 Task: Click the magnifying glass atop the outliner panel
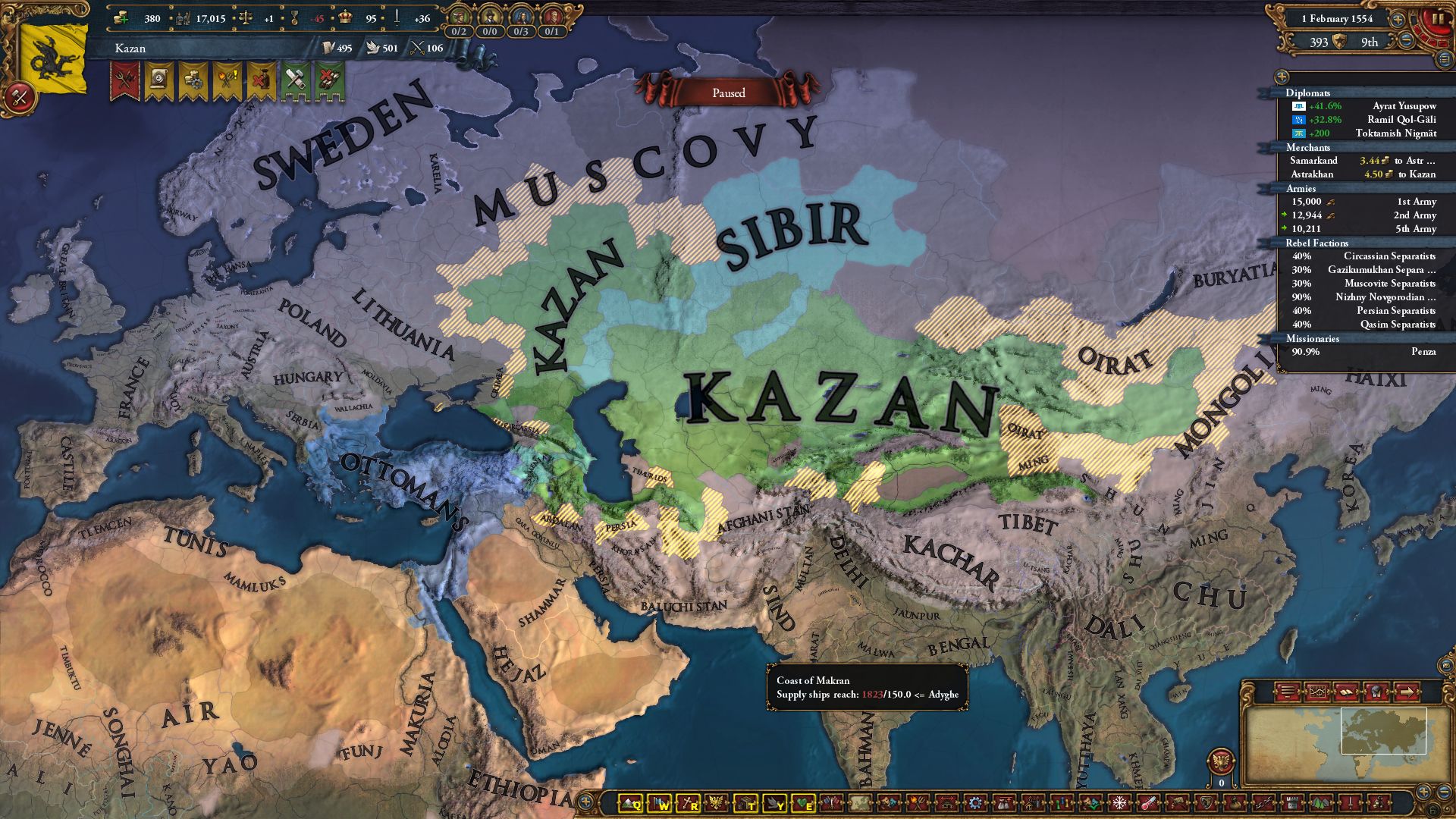tap(1282, 76)
